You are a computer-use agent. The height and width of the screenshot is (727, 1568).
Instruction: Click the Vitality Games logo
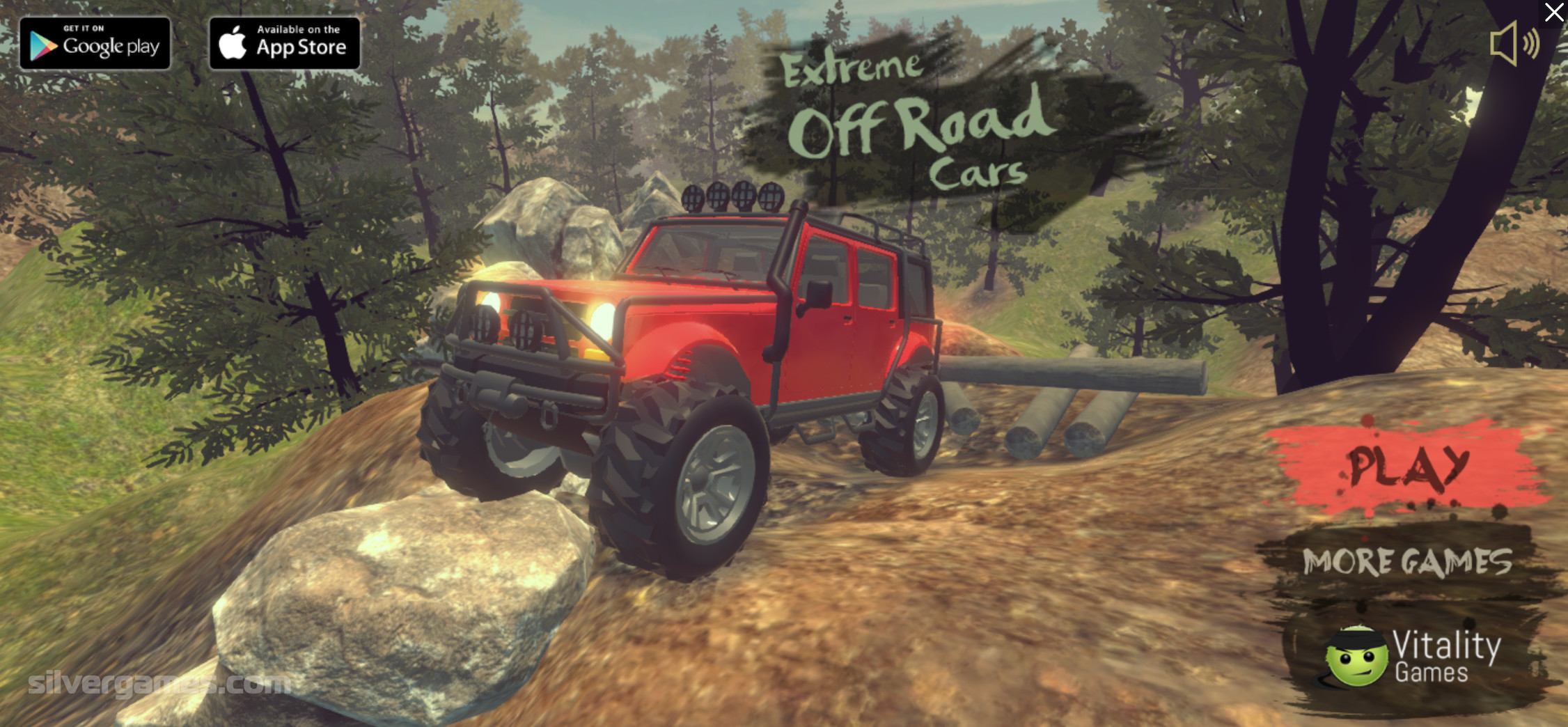click(1413, 657)
